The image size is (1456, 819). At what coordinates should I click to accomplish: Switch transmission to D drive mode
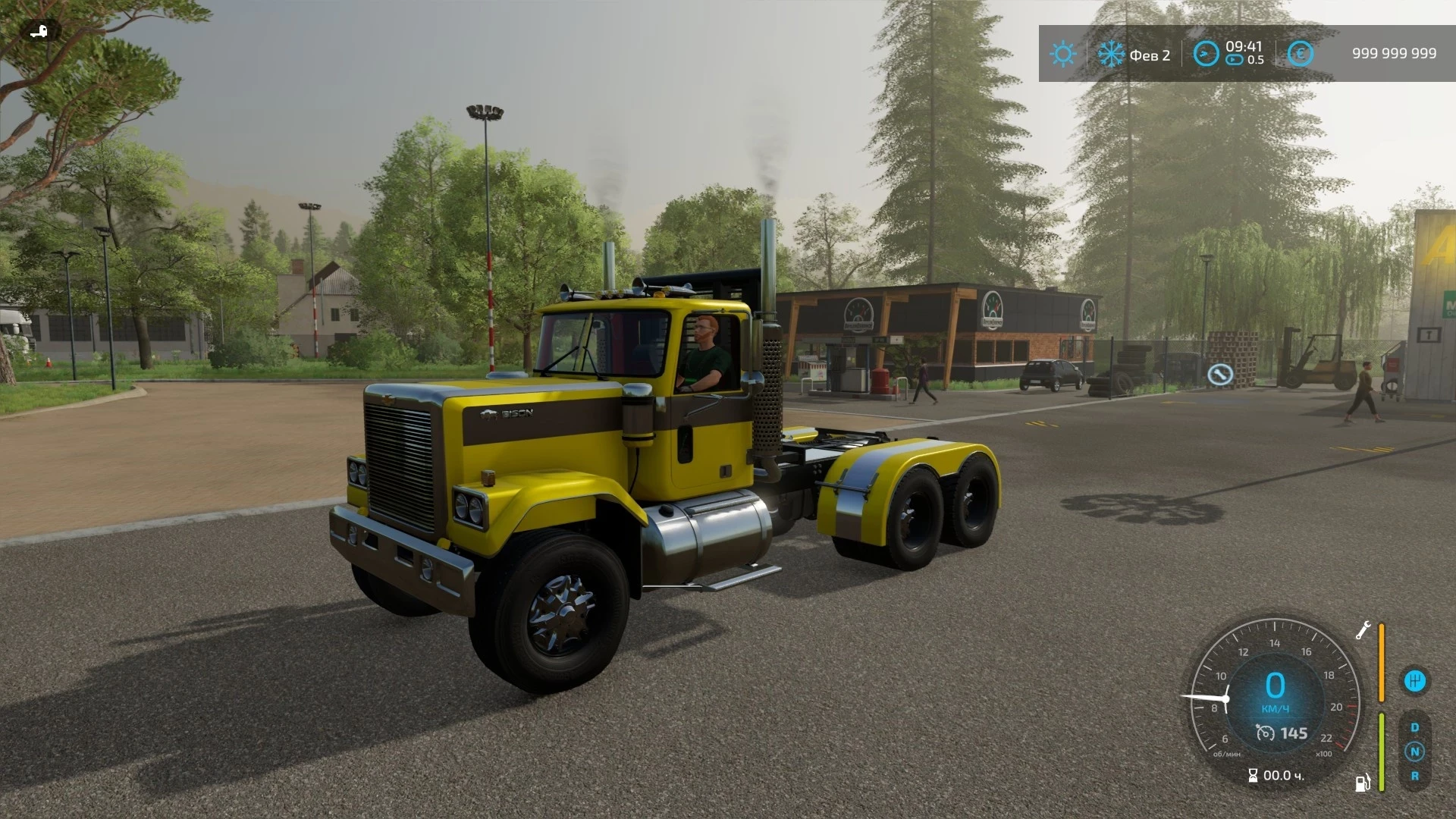click(x=1415, y=726)
